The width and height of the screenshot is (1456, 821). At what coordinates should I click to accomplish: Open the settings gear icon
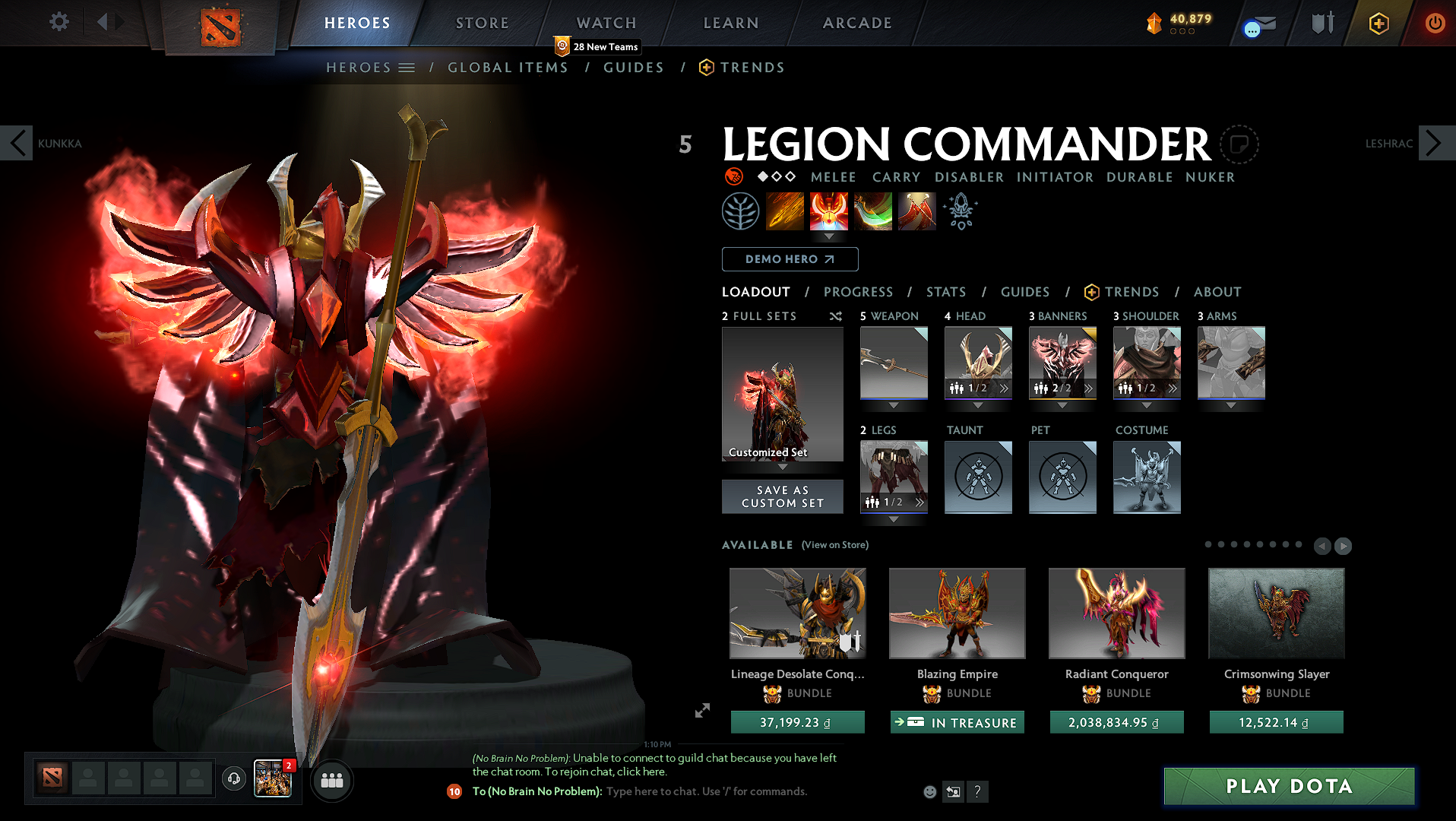[59, 22]
